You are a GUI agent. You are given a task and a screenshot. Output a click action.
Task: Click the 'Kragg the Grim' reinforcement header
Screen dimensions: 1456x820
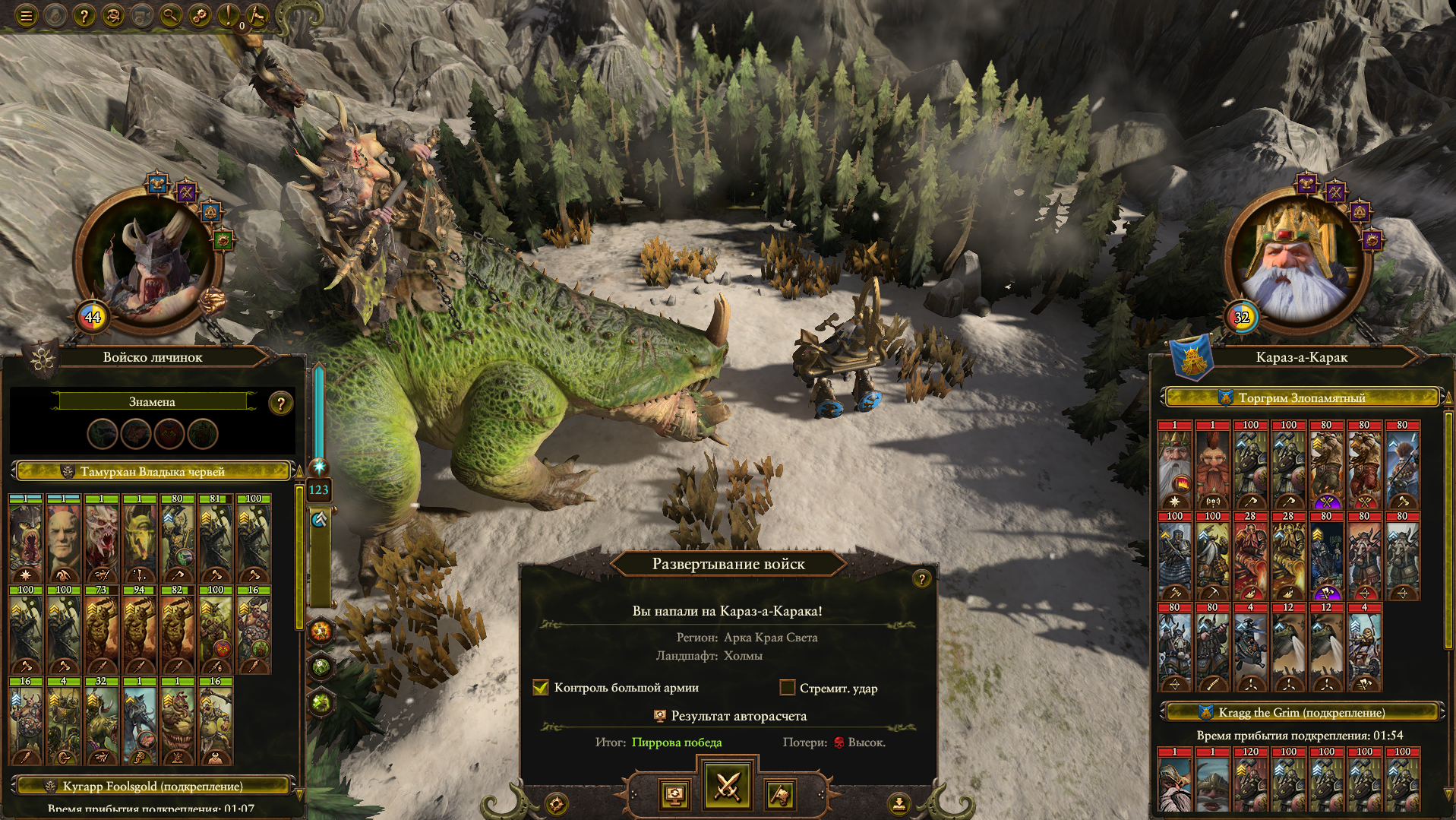(x=1301, y=712)
